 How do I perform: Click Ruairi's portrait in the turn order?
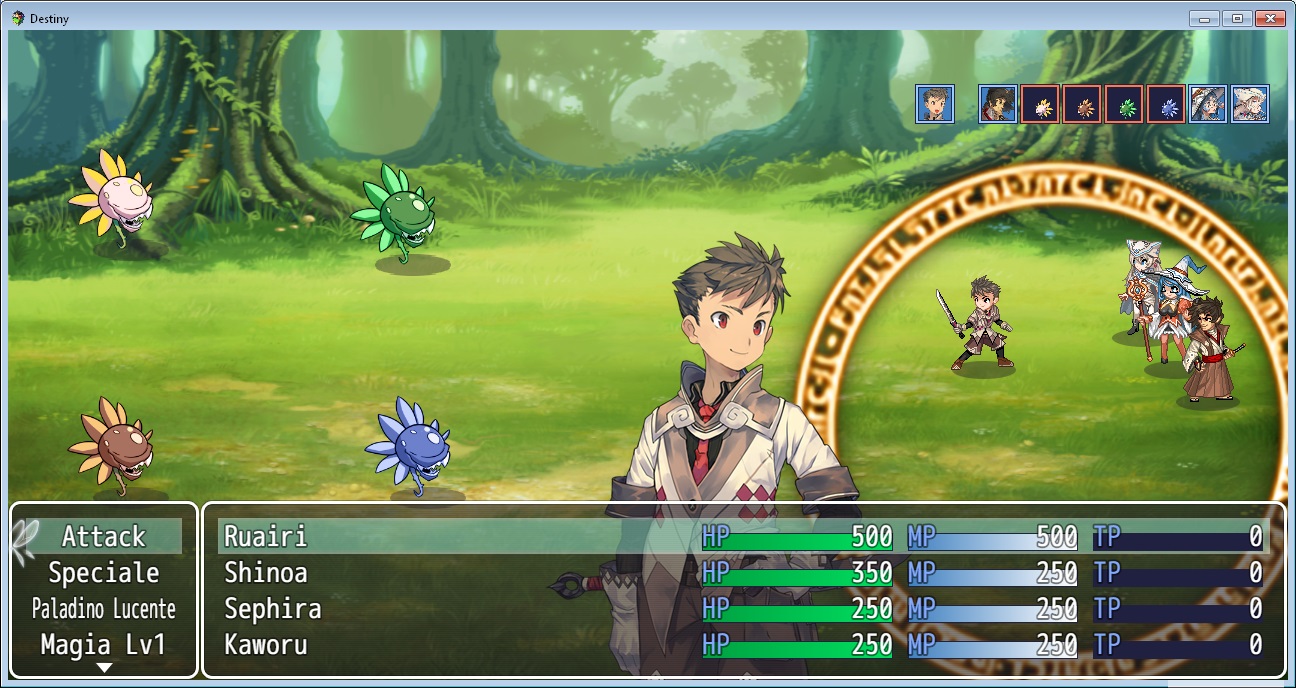point(935,104)
